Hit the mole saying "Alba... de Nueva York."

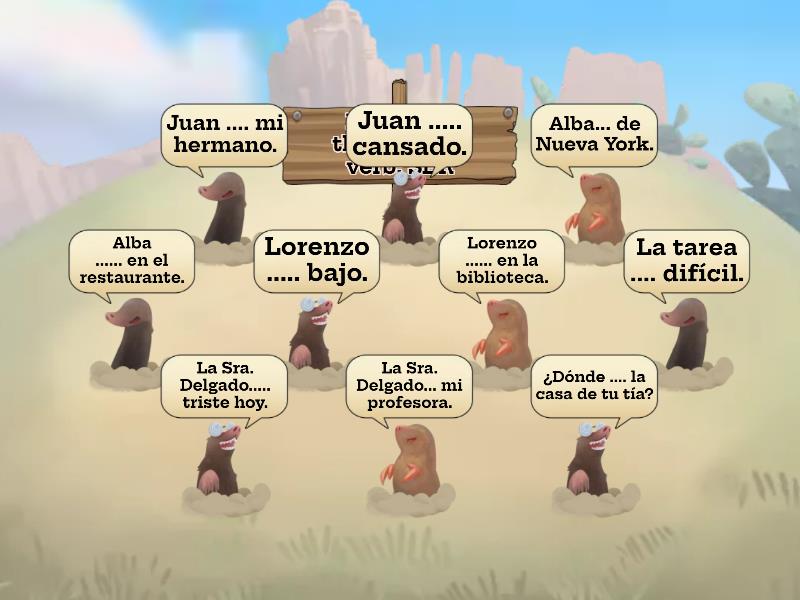point(596,207)
